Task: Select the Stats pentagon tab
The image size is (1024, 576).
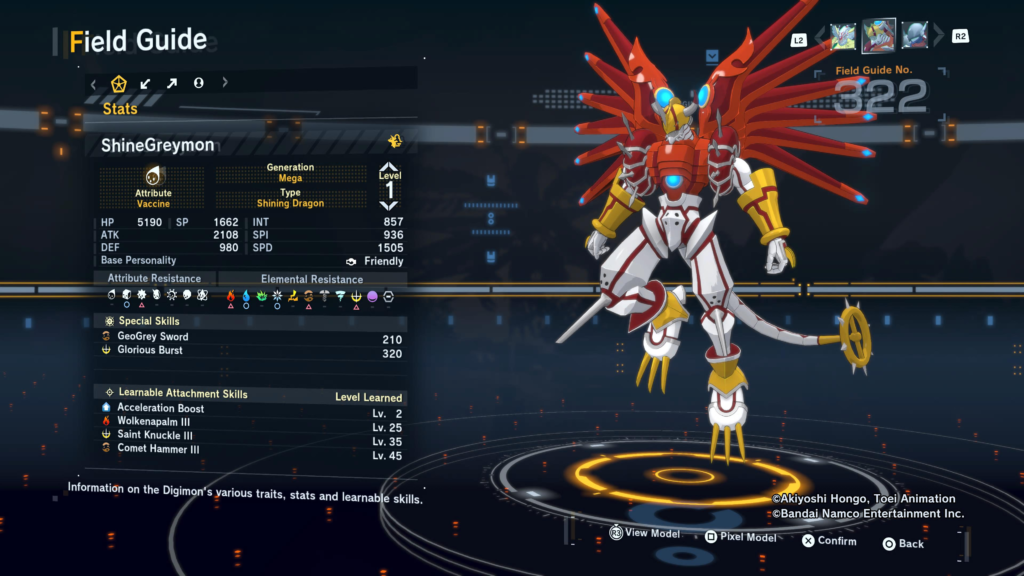Action: pyautogui.click(x=119, y=83)
